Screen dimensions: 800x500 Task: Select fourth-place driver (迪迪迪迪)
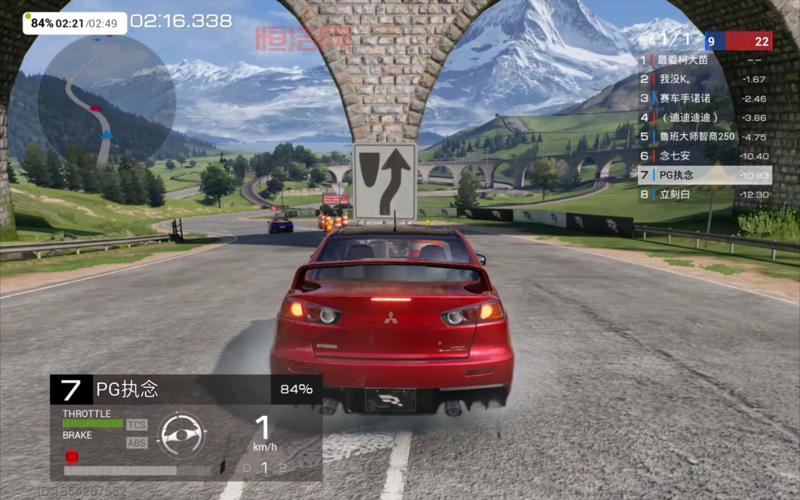[x=704, y=117]
